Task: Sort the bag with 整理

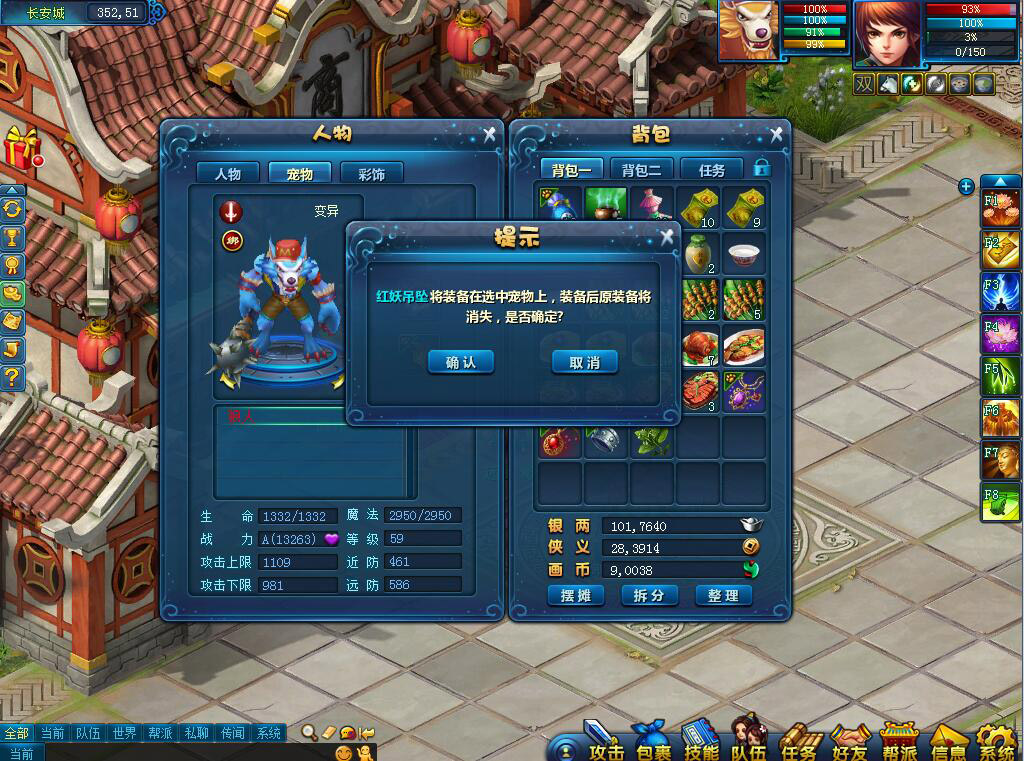Action: click(722, 595)
